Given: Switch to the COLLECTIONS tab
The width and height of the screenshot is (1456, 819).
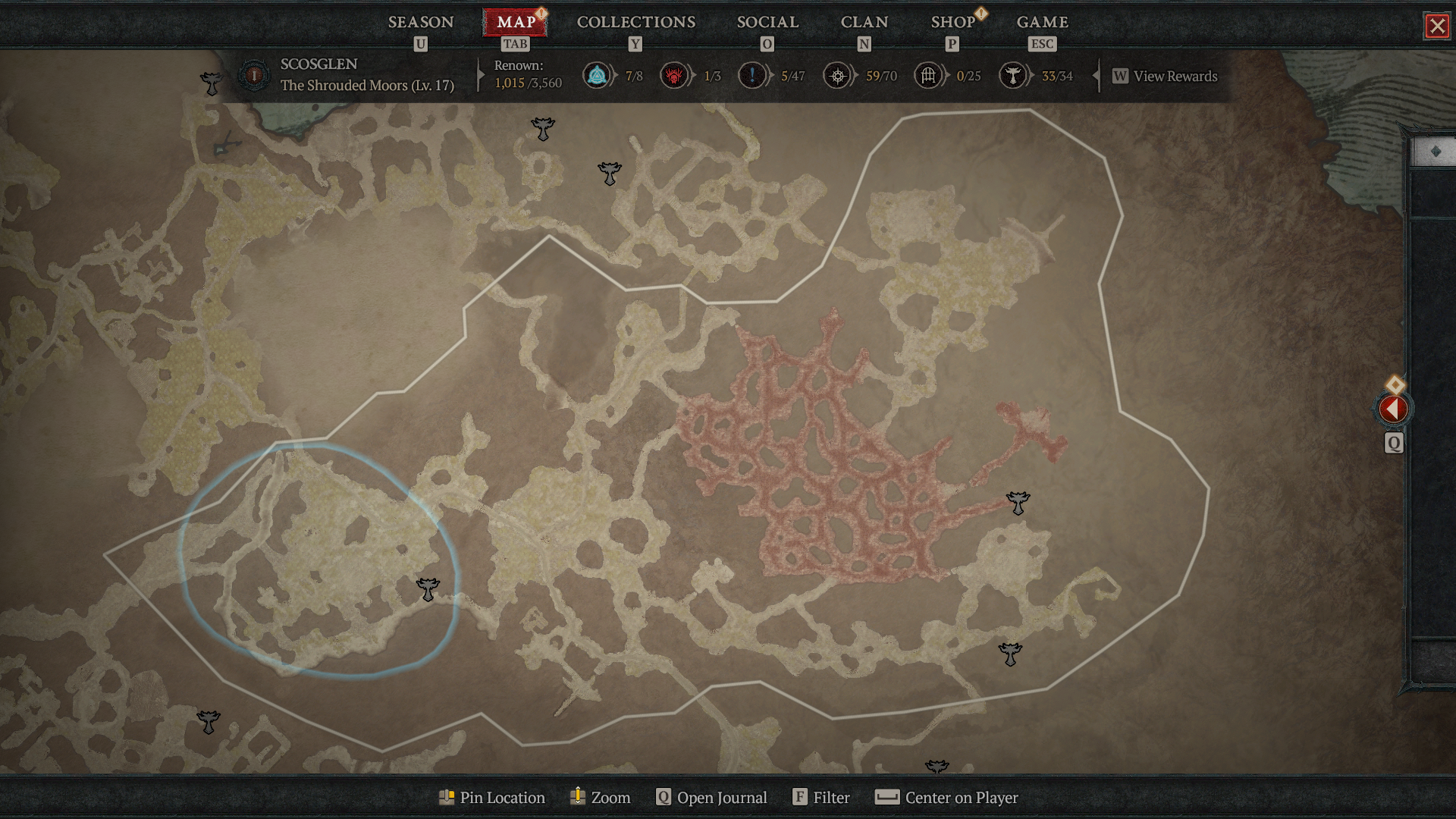Looking at the screenshot, I should [635, 22].
